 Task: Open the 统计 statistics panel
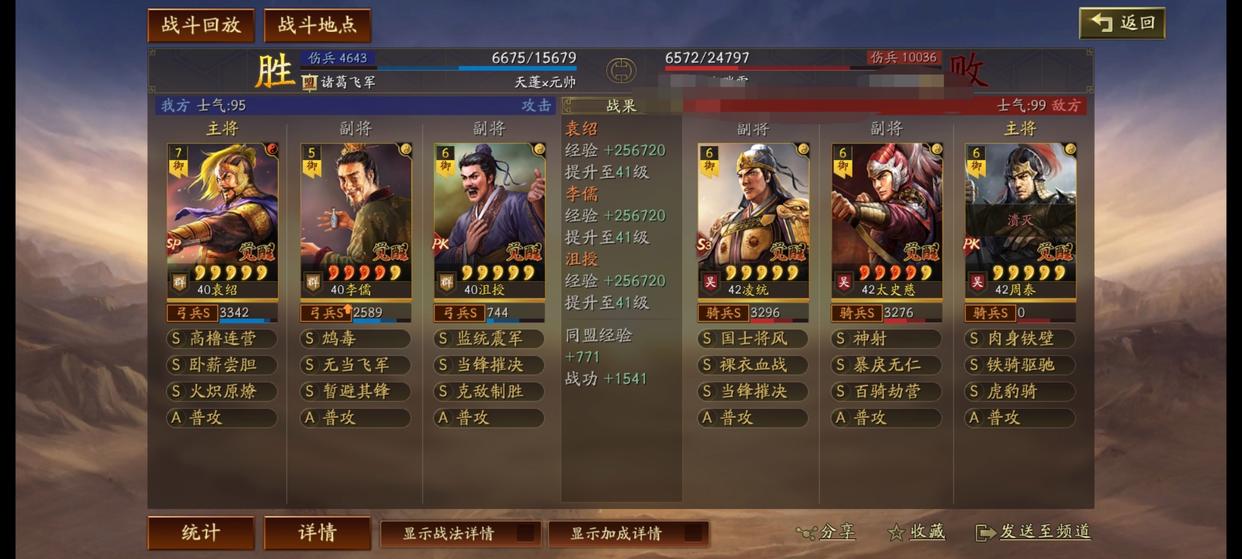[x=201, y=532]
